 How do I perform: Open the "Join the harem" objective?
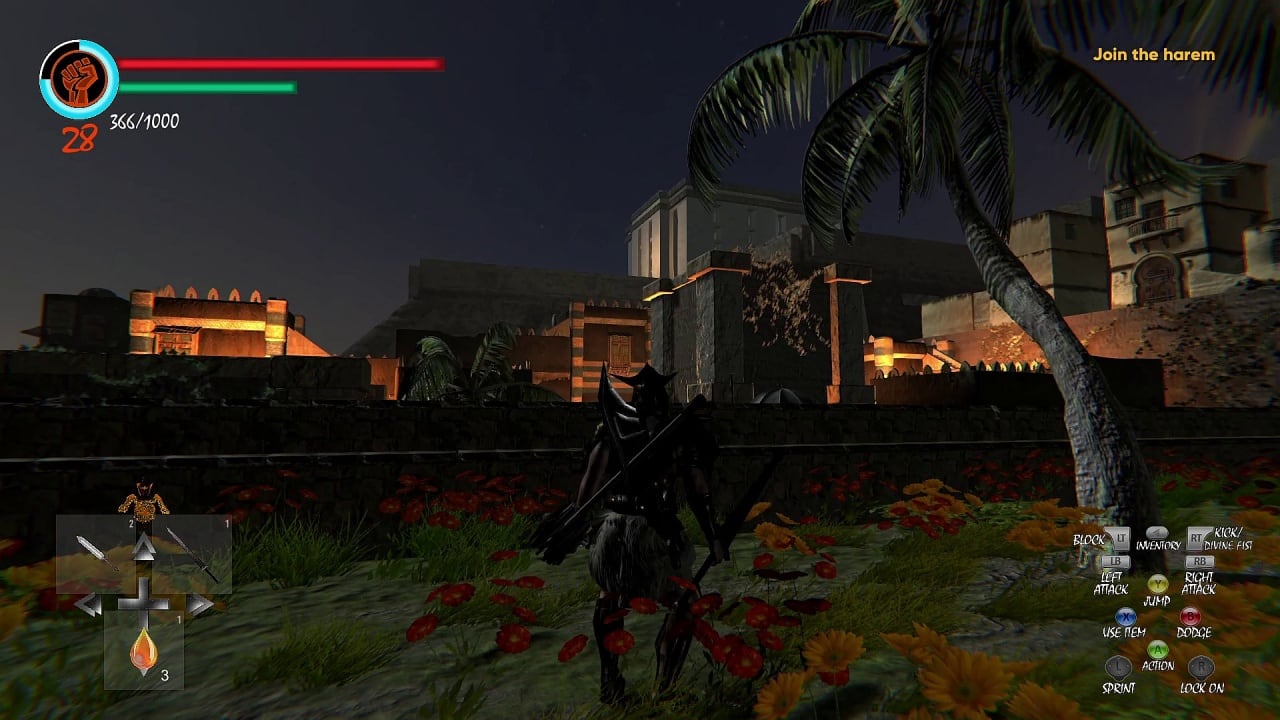pos(1153,55)
